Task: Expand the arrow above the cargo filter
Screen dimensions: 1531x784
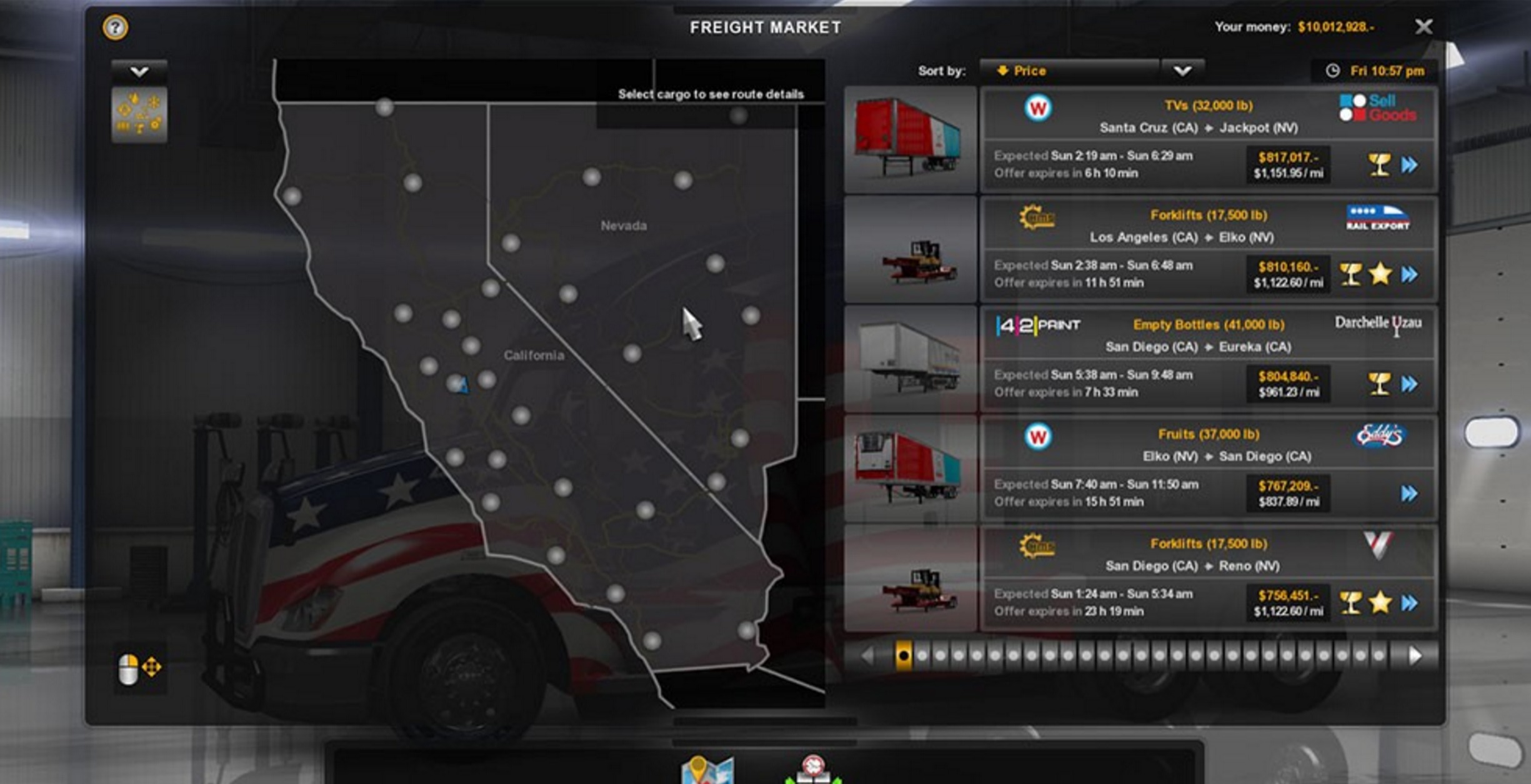Action: pos(139,71)
